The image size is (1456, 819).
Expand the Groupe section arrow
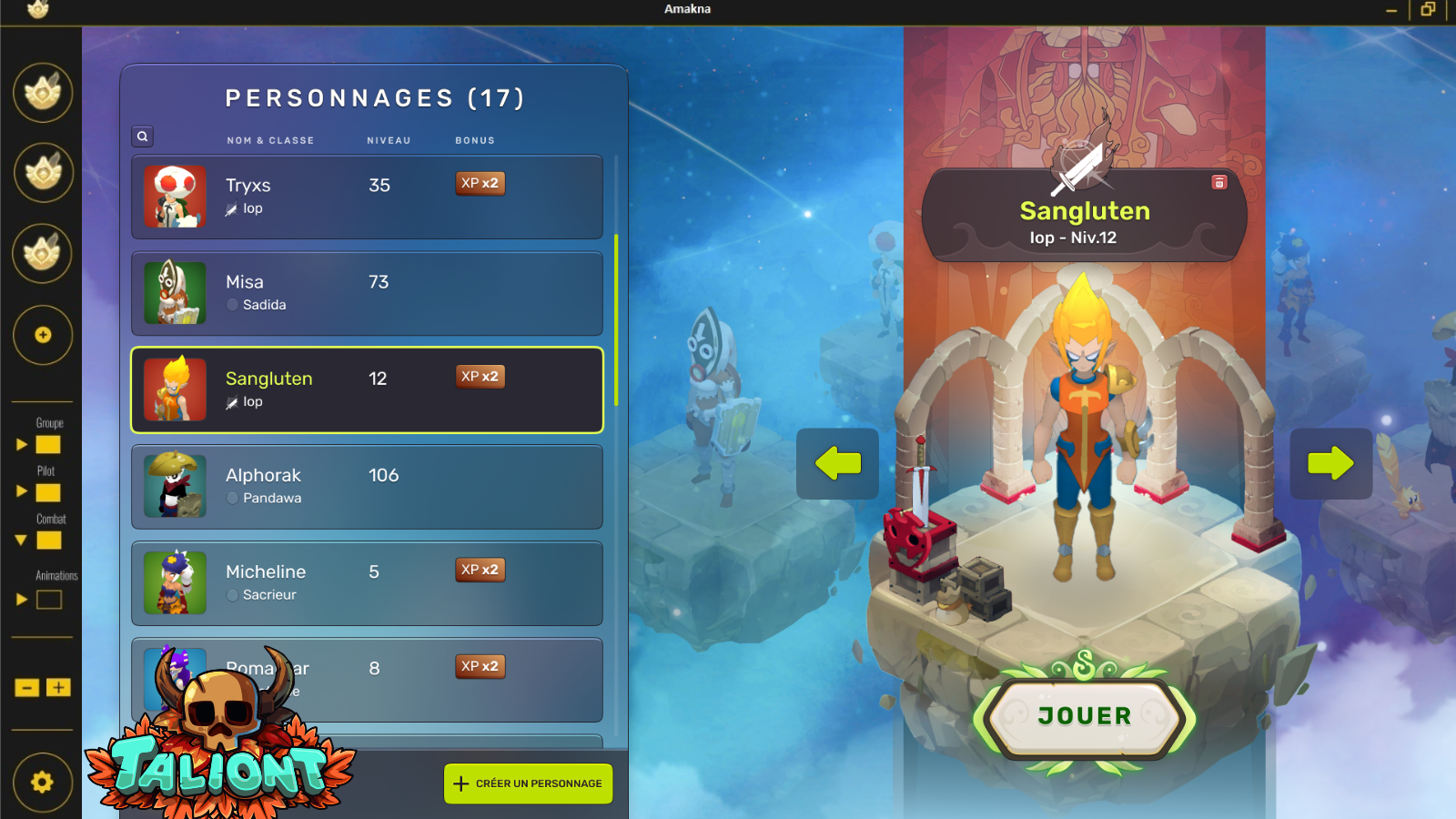click(x=22, y=445)
